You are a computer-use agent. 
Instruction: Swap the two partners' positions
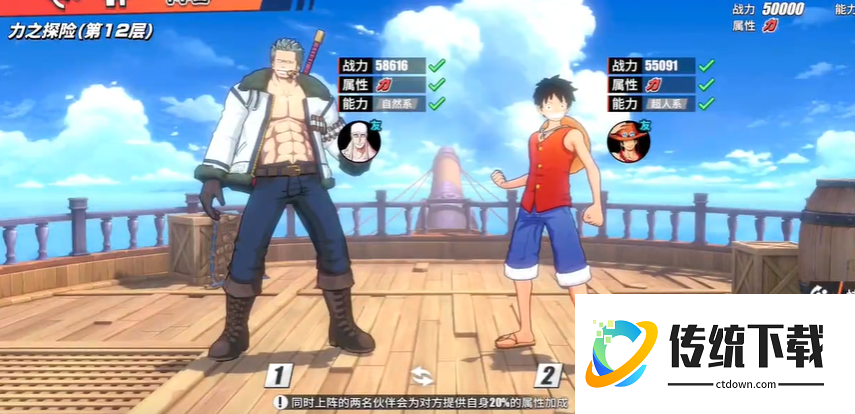point(422,376)
